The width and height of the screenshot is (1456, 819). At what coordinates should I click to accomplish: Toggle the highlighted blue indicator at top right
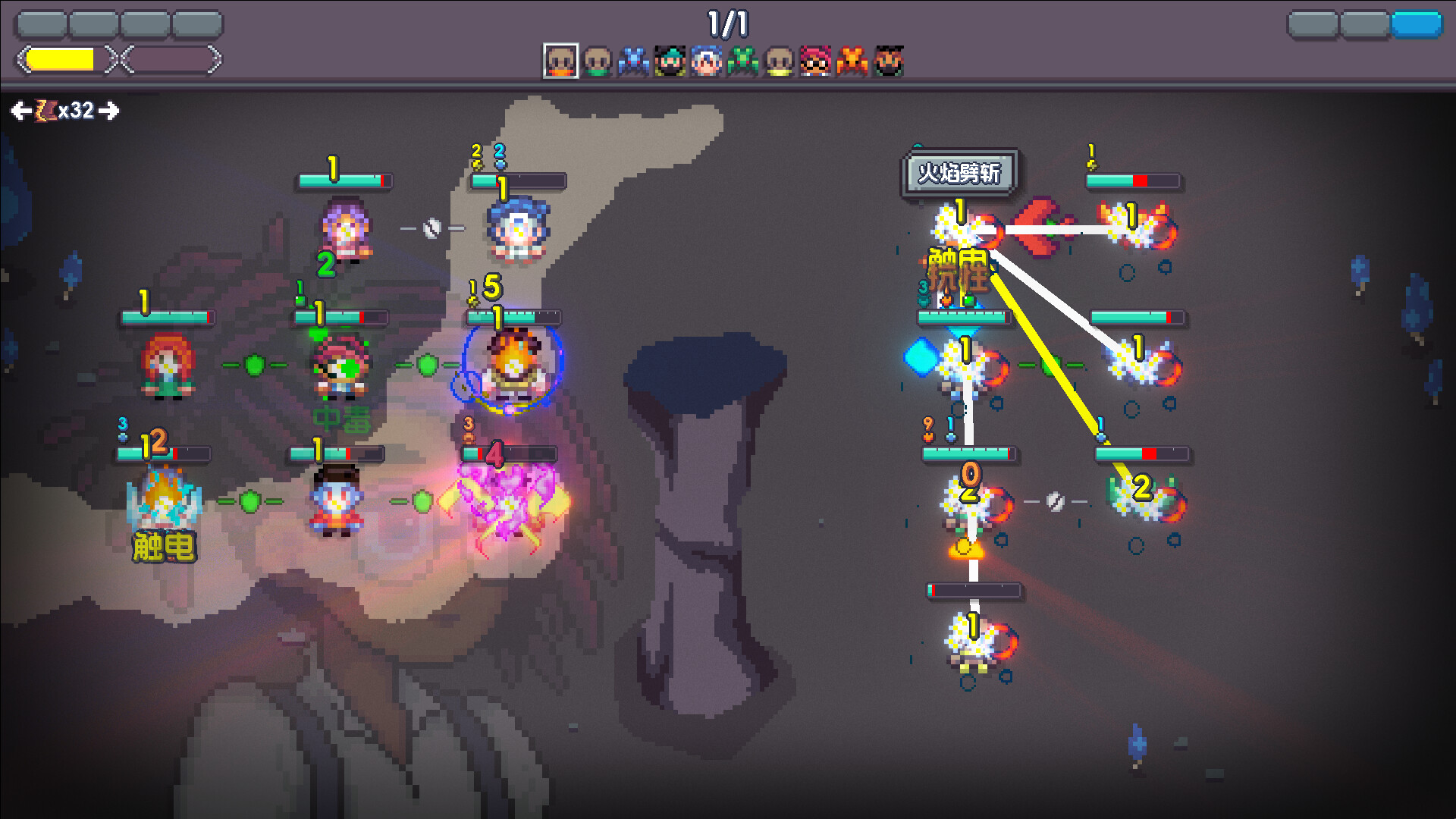(x=1417, y=23)
